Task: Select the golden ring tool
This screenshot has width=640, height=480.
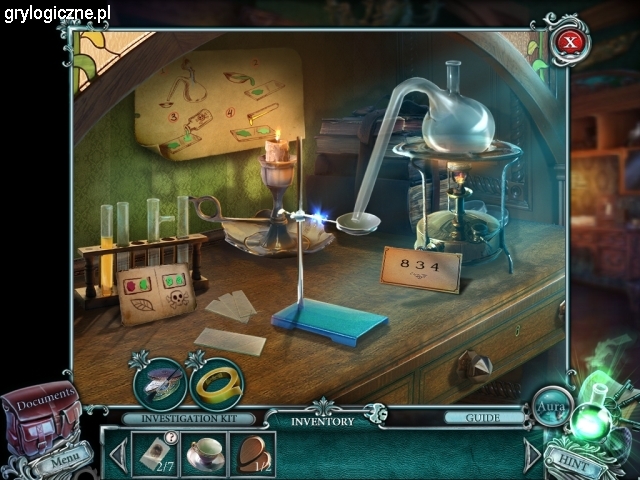Action: tap(217, 382)
